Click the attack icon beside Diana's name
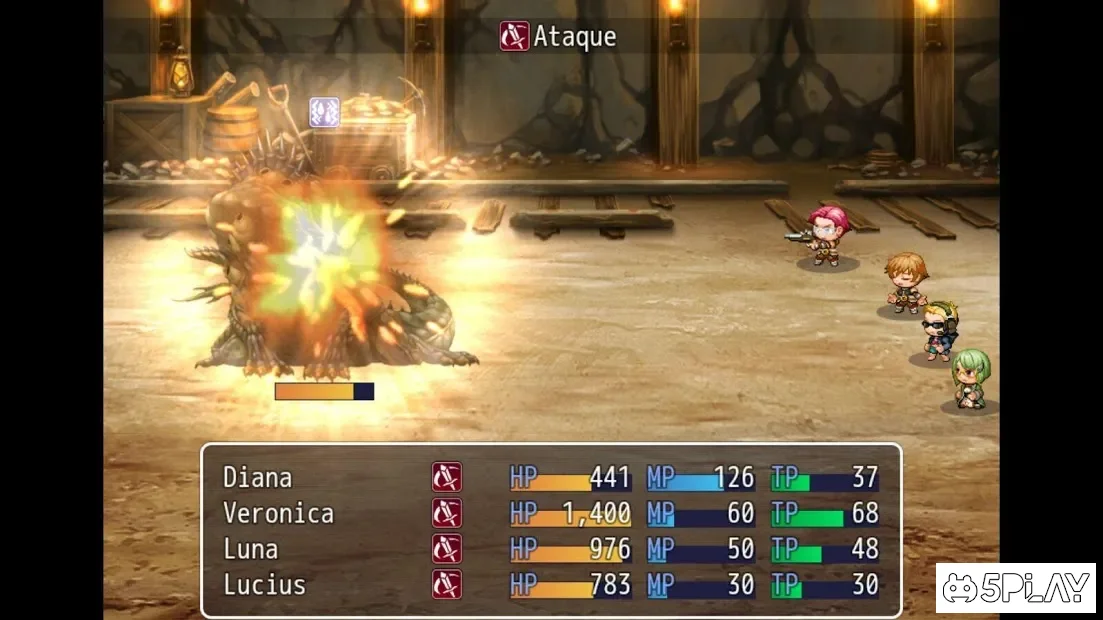This screenshot has width=1103, height=620. pos(447,478)
